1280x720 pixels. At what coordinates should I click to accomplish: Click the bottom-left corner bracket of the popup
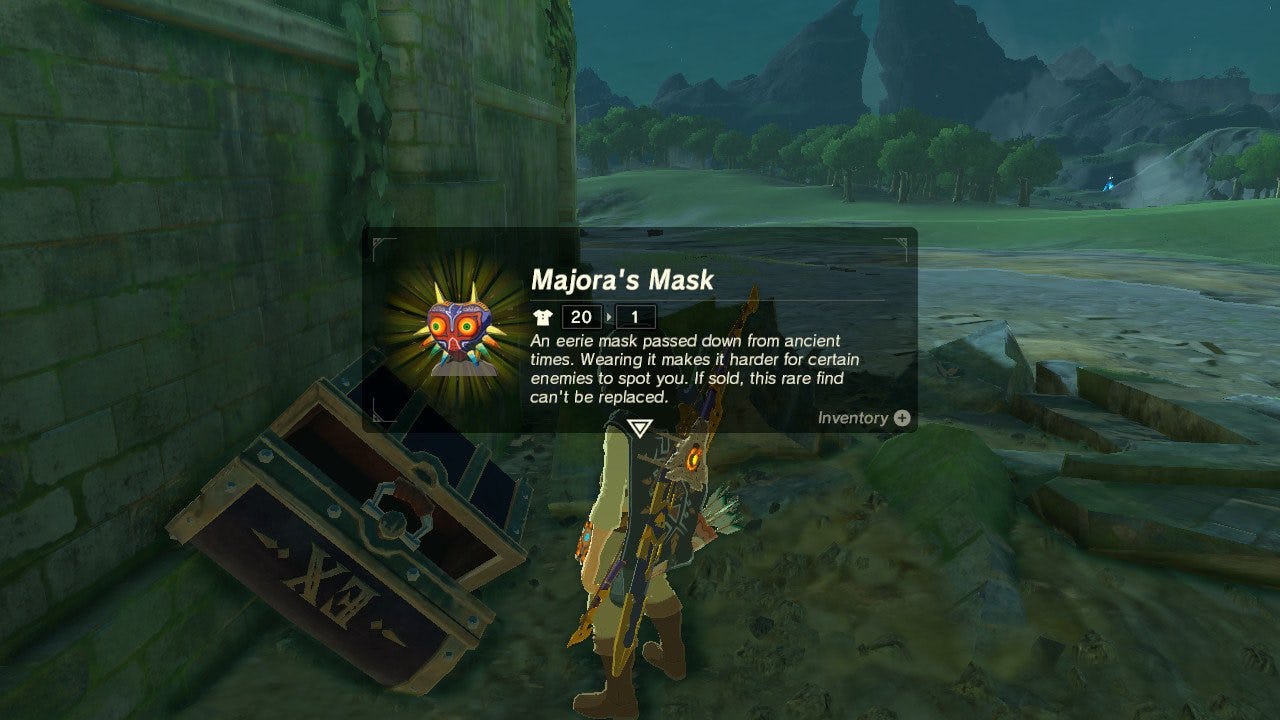pyautogui.click(x=380, y=418)
